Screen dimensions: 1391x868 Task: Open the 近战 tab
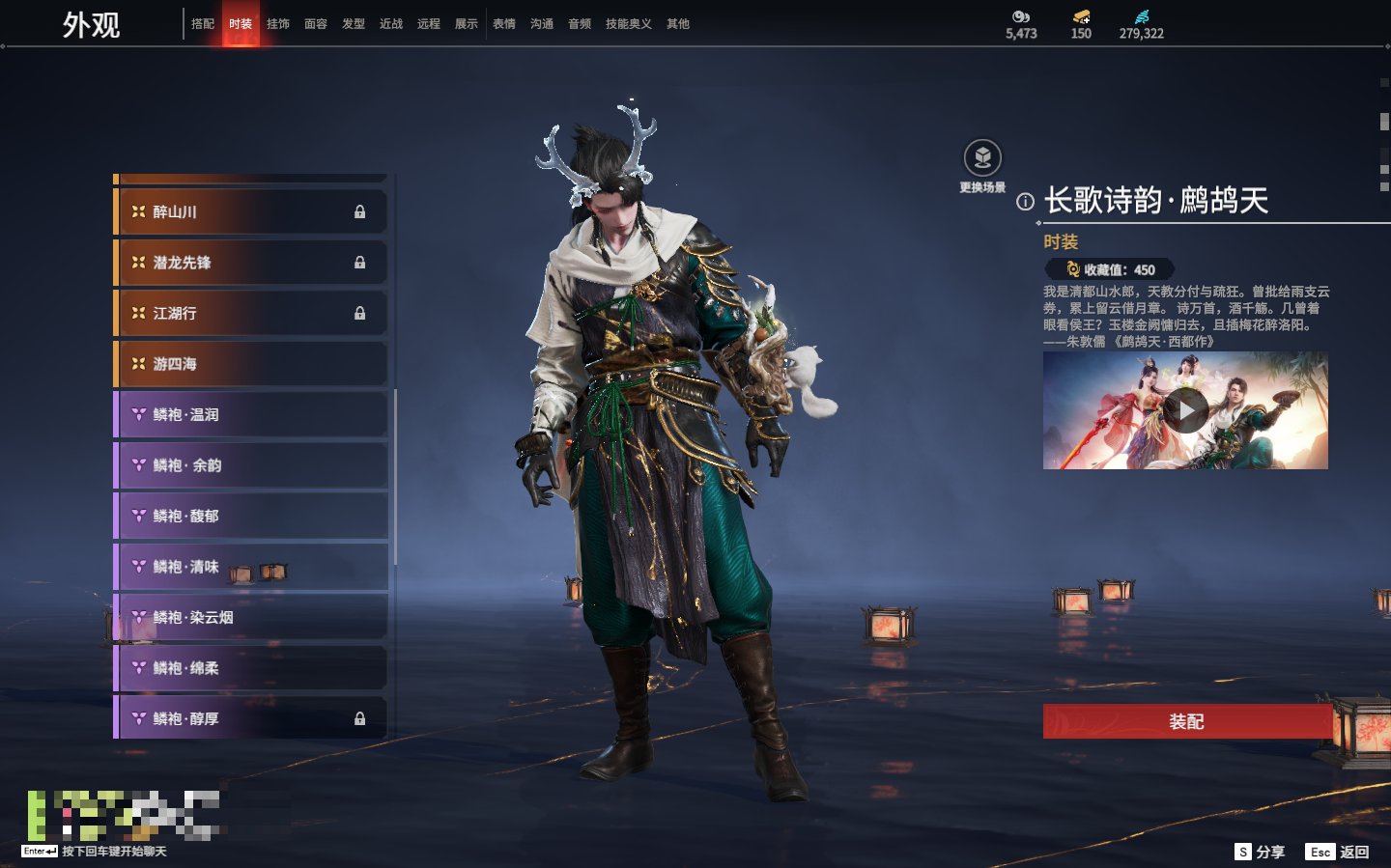tap(391, 24)
